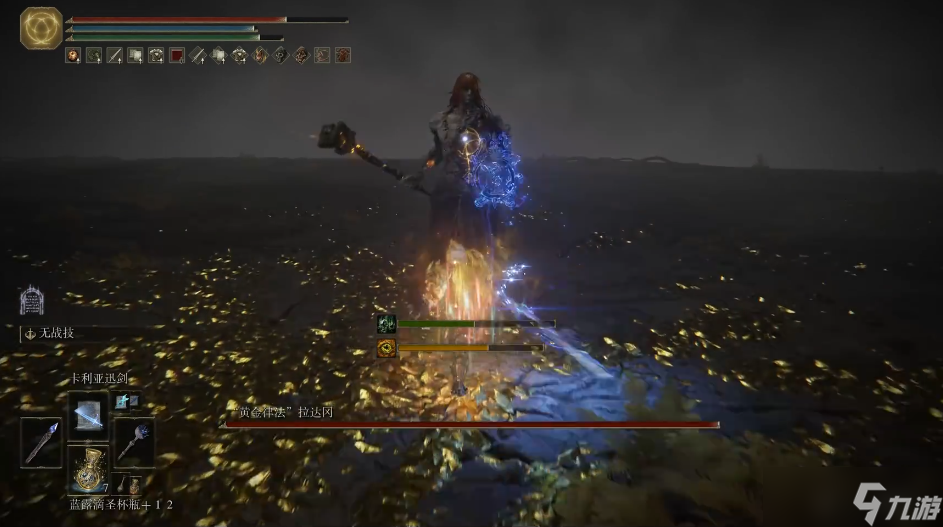Select the right-hand crystal-headed staff slot

pyautogui.click(x=133, y=442)
